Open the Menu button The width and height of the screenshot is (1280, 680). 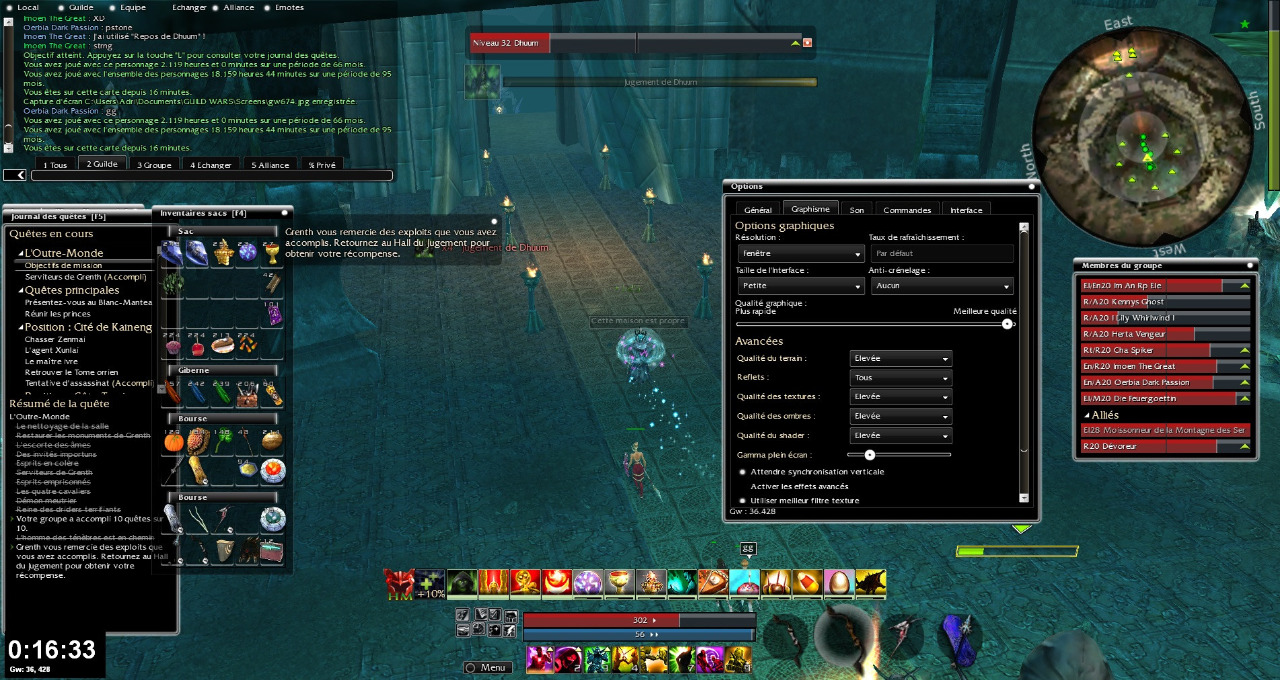pos(487,667)
